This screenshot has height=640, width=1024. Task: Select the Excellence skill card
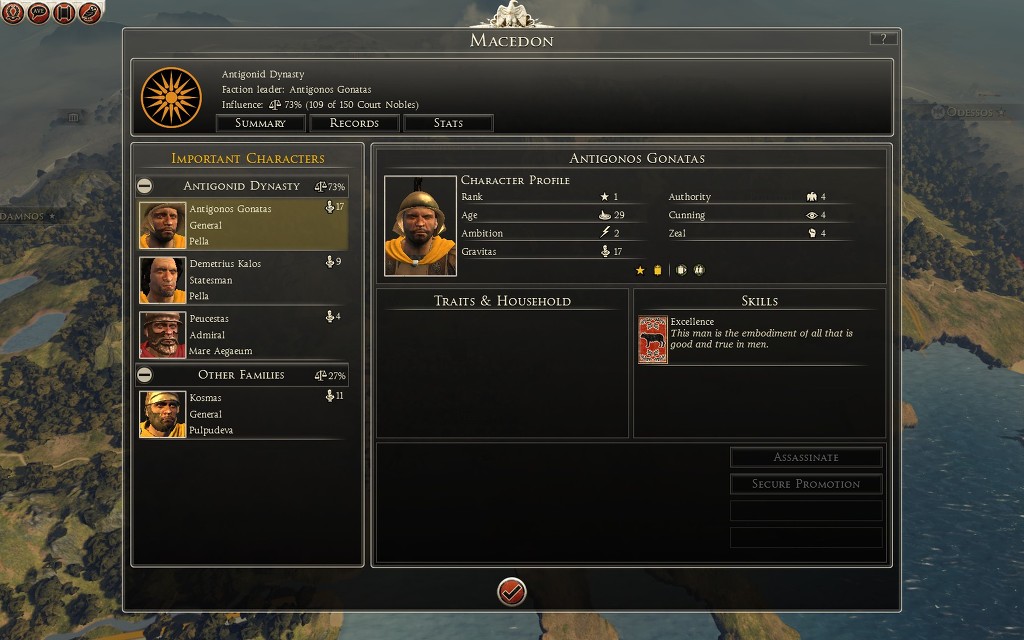tap(653, 339)
